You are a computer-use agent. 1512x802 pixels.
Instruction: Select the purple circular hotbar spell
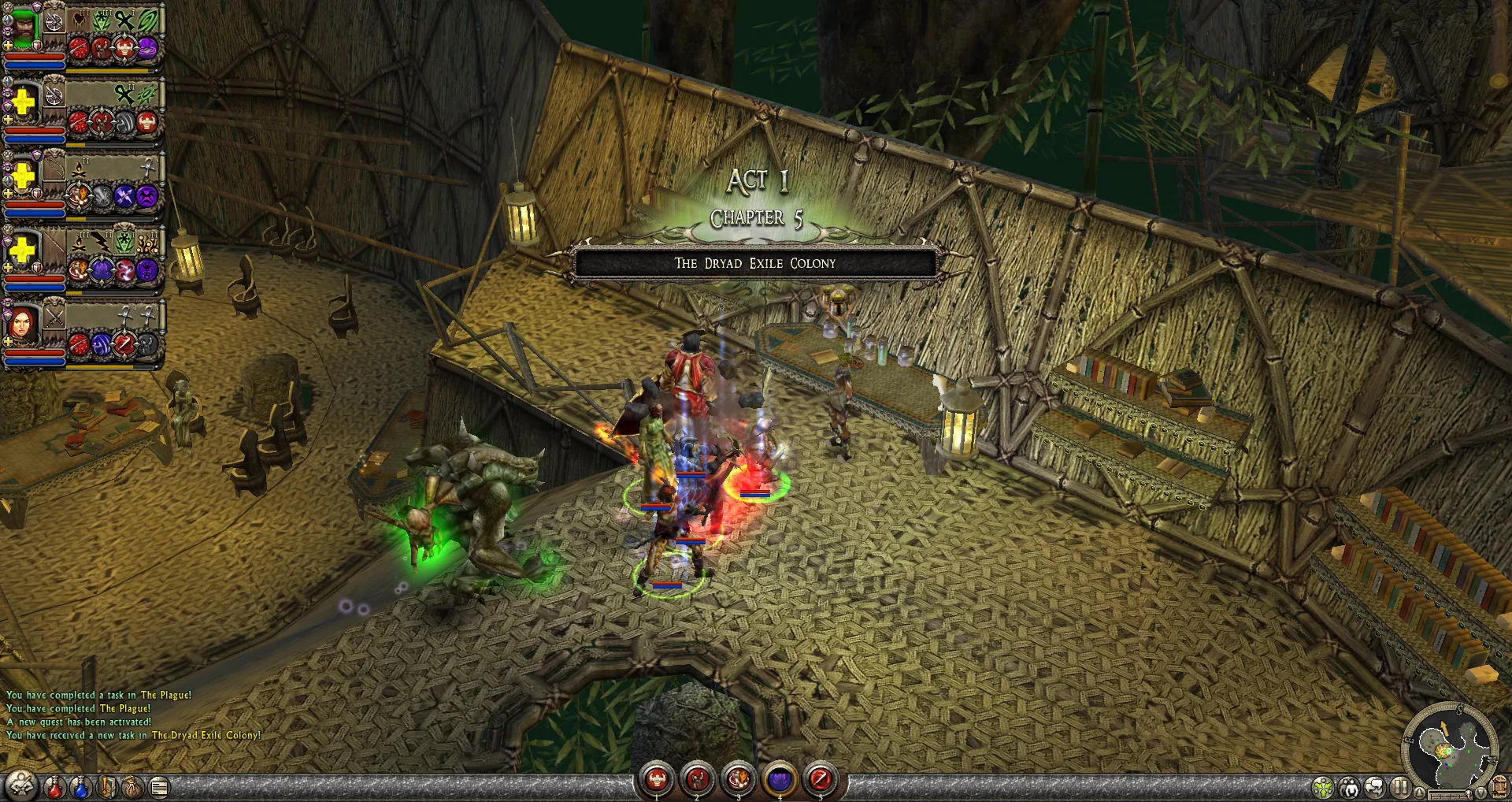pyautogui.click(x=780, y=780)
